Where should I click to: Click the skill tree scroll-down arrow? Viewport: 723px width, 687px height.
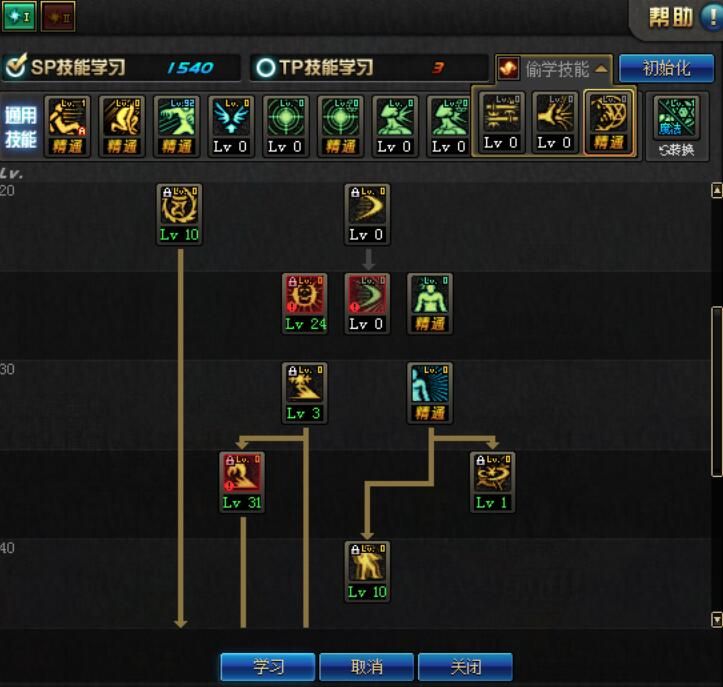pyautogui.click(x=716, y=620)
